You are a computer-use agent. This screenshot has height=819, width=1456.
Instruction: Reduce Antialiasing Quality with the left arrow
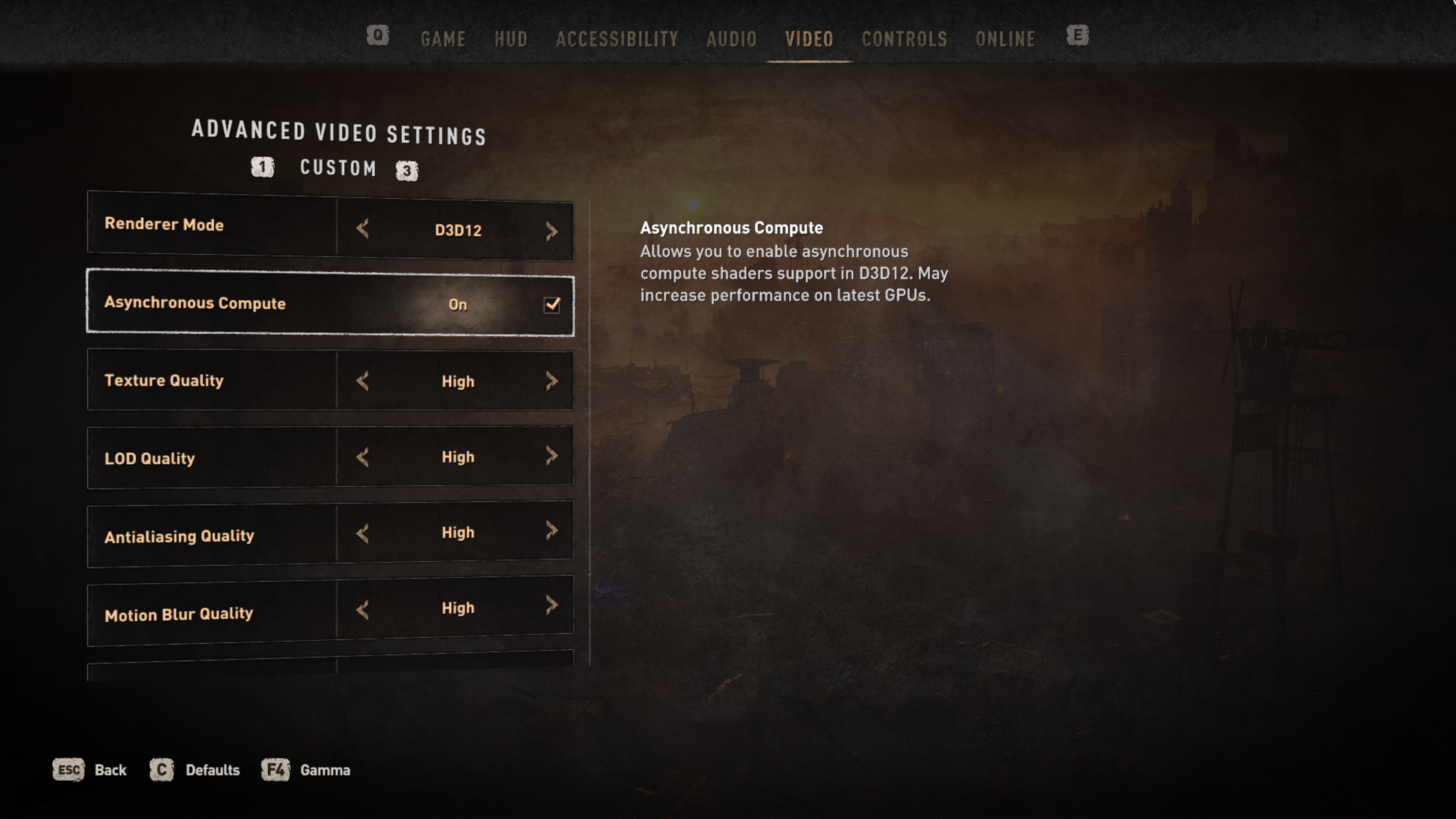tap(363, 533)
